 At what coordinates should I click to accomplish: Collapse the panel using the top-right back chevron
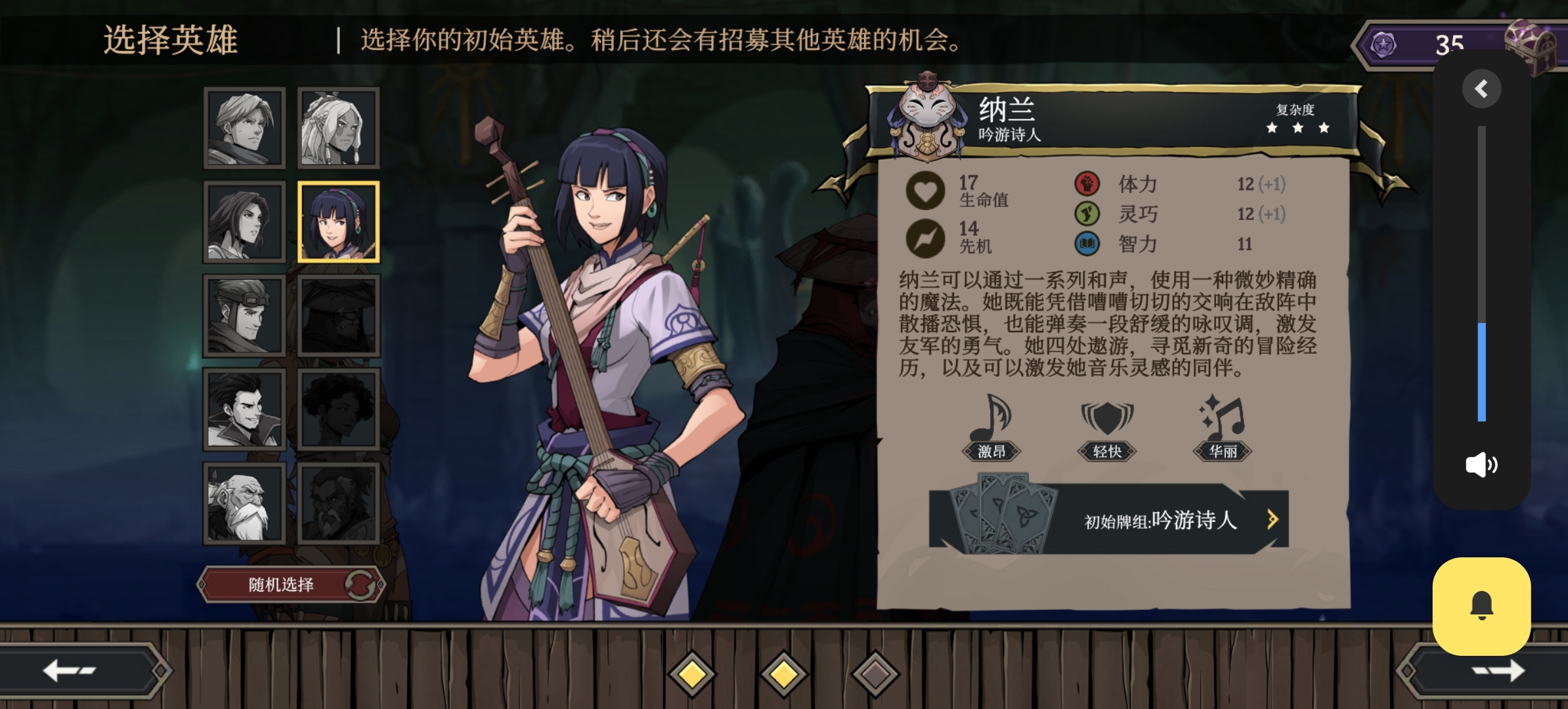coord(1481,88)
